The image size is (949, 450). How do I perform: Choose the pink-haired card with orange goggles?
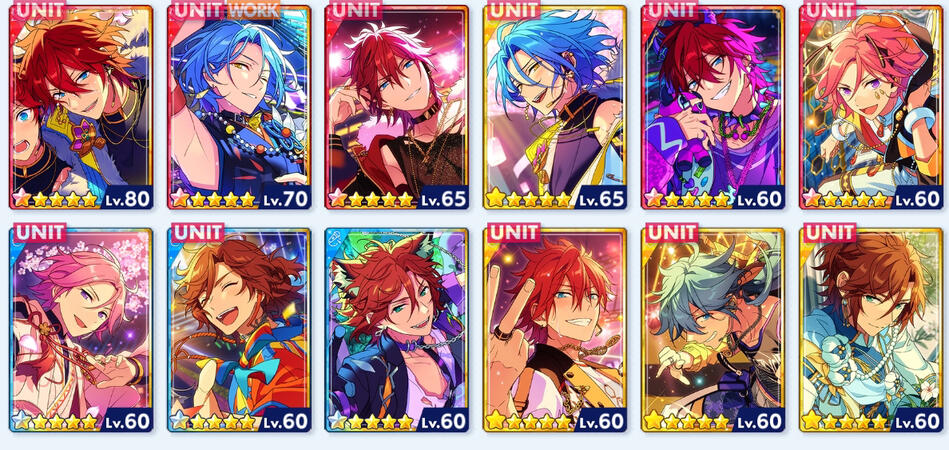(x=872, y=106)
